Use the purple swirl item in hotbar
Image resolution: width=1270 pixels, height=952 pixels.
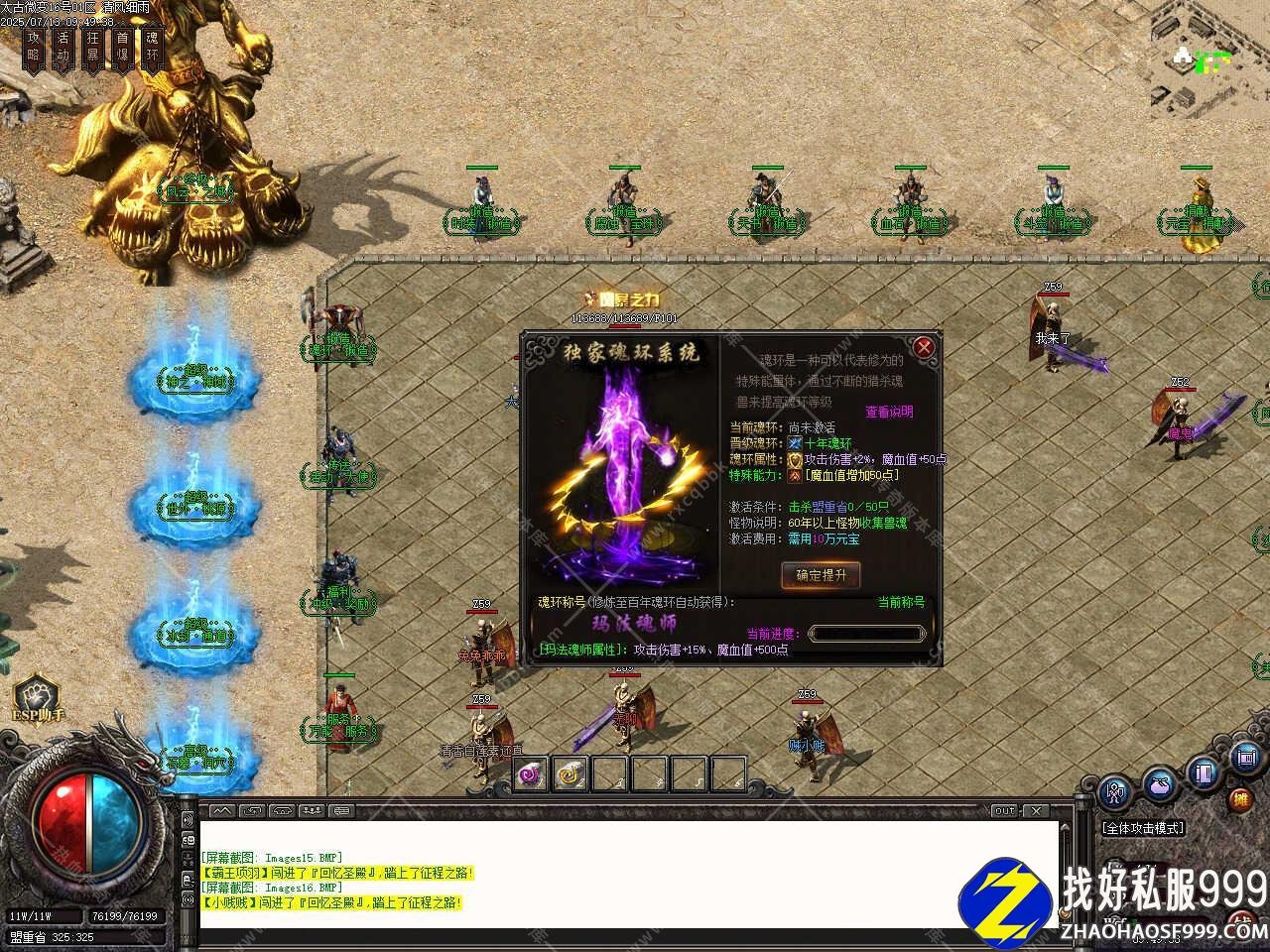point(532,773)
